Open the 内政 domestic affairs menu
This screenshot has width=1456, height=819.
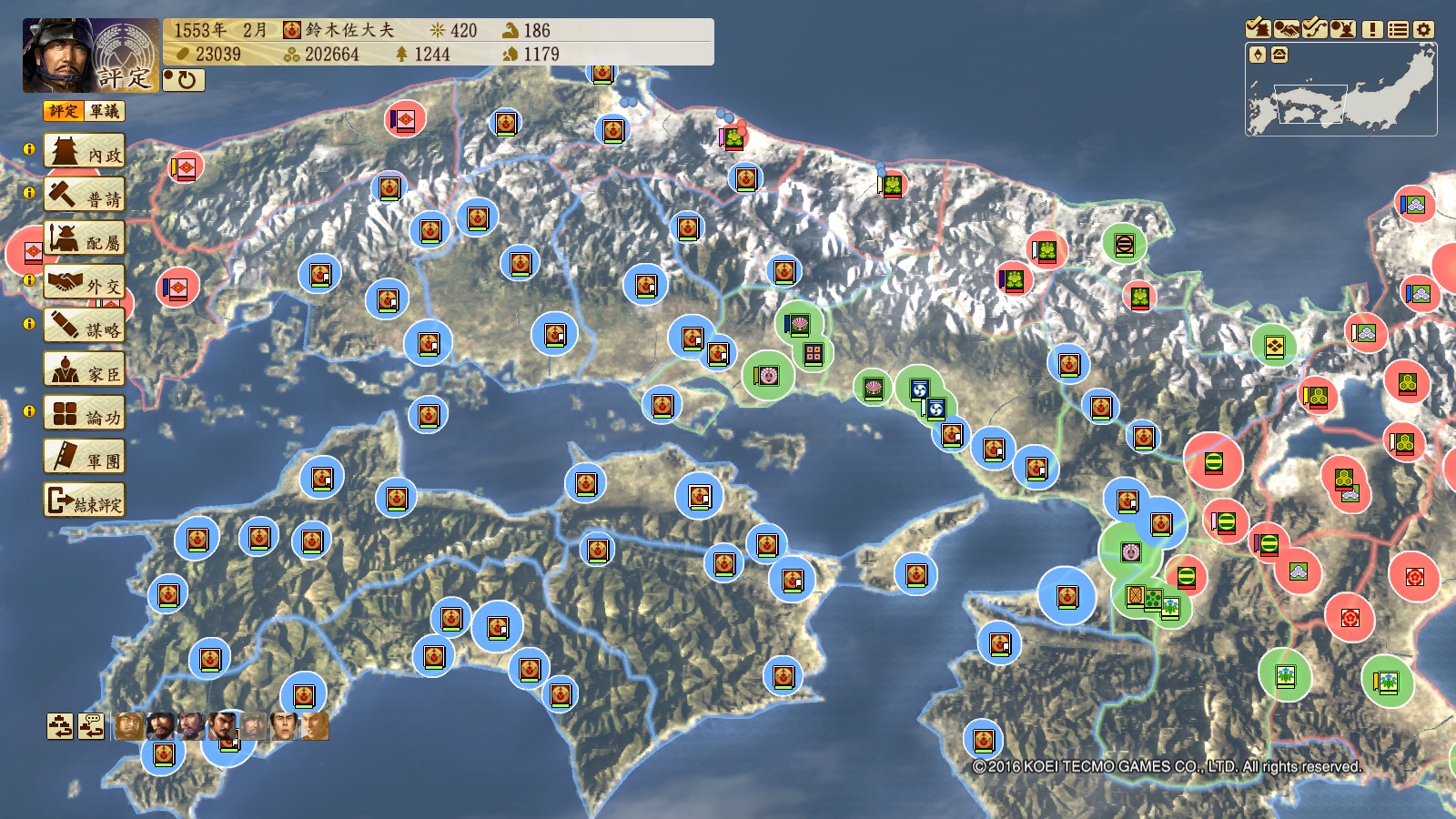tap(85, 153)
